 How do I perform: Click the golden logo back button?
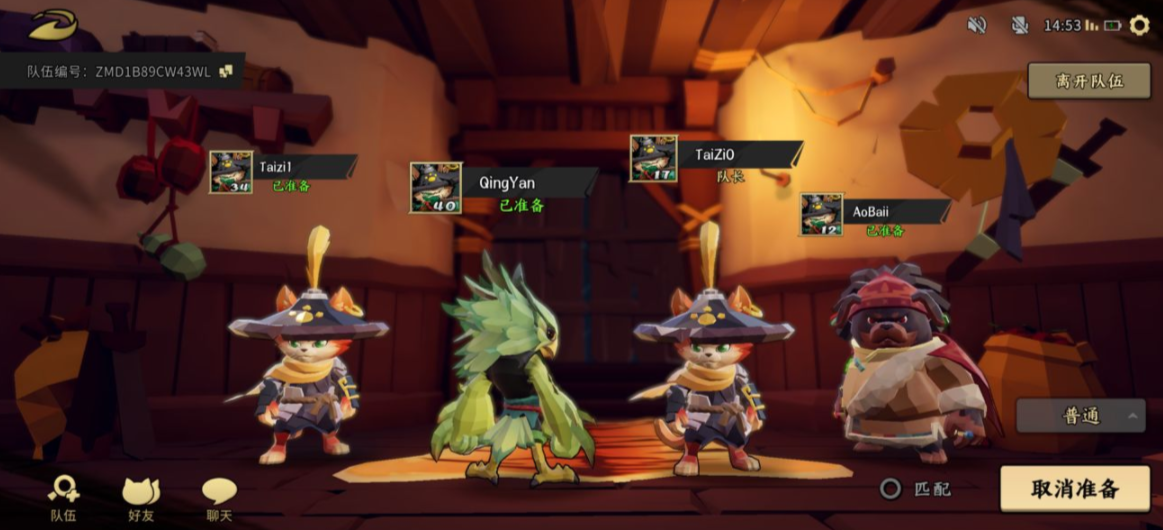pyautogui.click(x=52, y=24)
